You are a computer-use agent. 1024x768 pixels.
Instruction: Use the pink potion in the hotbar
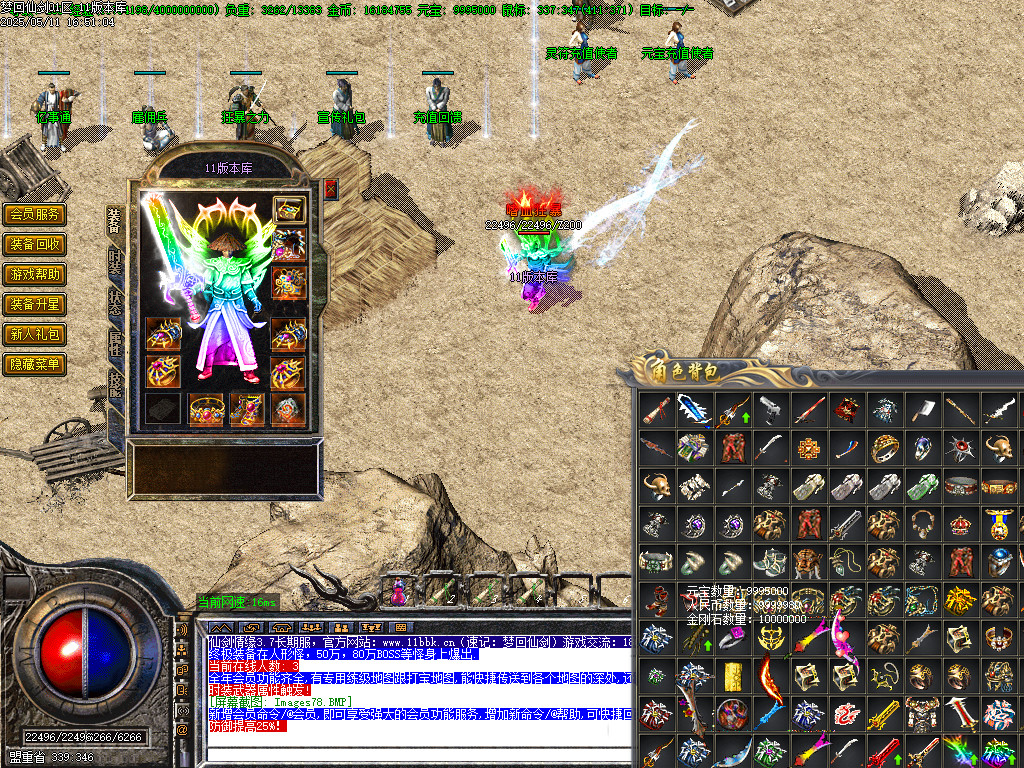pyautogui.click(x=399, y=592)
